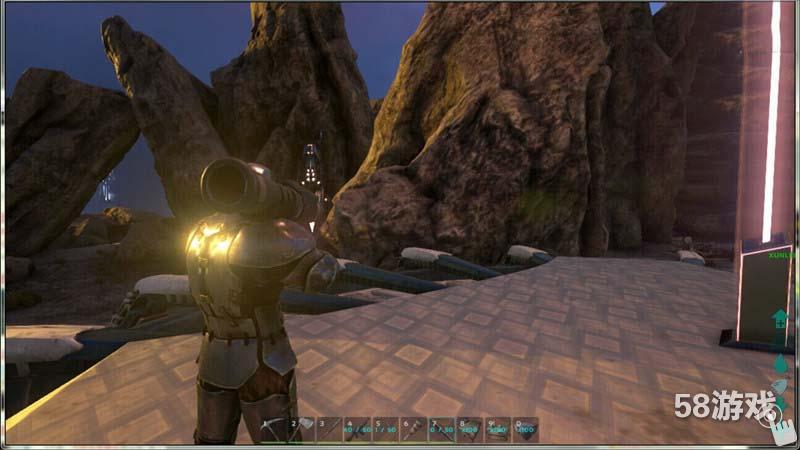This screenshot has width=800, height=450.
Task: Choose the item in hotbar slot 3
Action: point(329,430)
